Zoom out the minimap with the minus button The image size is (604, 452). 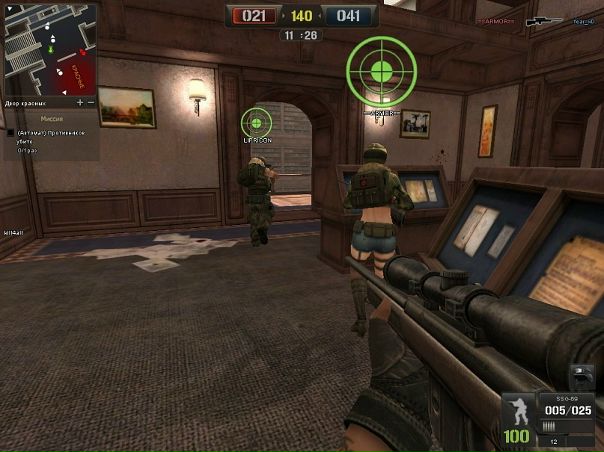pos(91,102)
